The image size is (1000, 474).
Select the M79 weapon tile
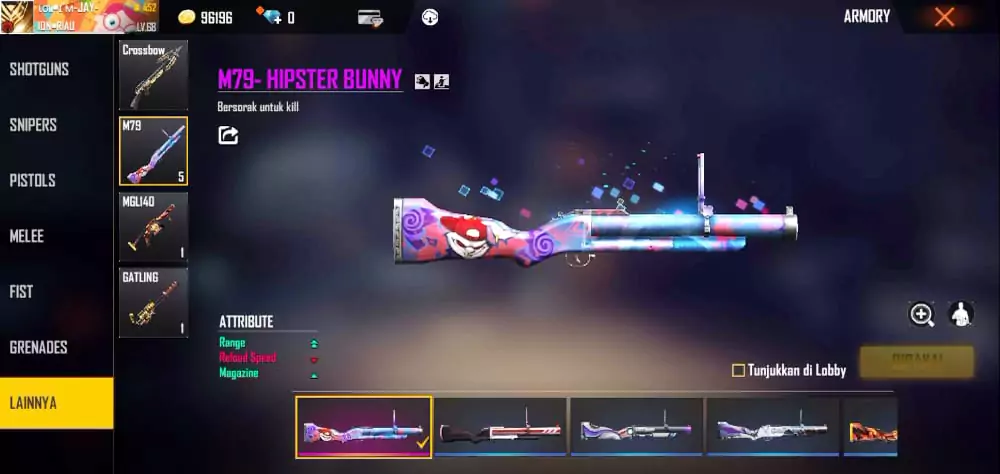pyautogui.click(x=153, y=151)
